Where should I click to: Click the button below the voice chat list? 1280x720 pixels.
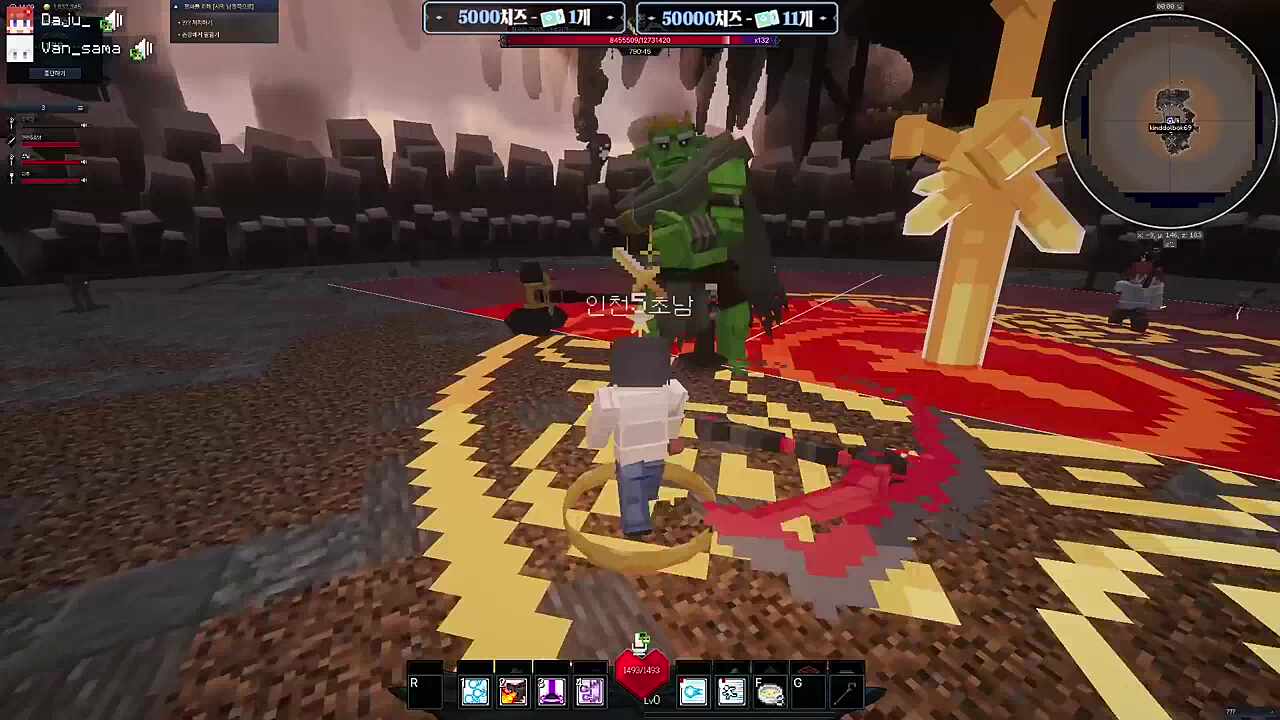click(54, 73)
